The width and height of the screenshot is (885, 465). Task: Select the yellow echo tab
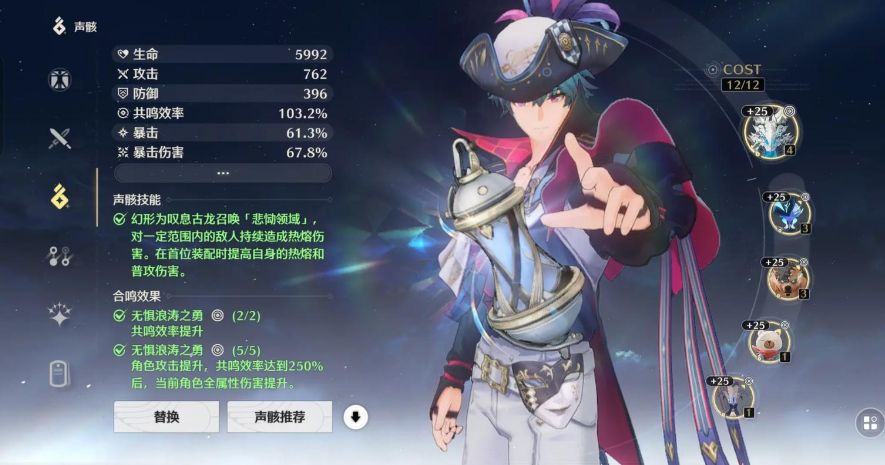pos(60,196)
